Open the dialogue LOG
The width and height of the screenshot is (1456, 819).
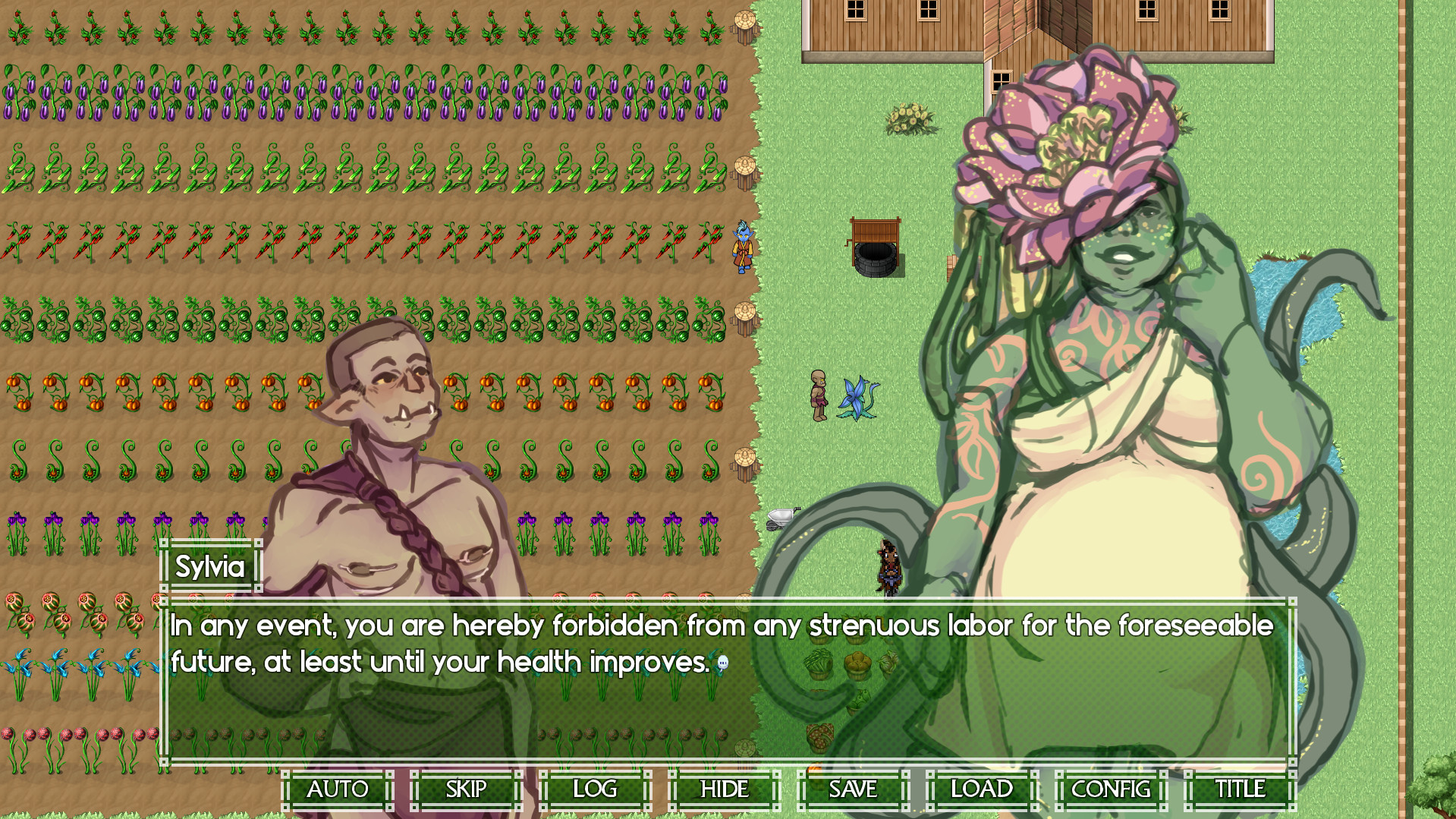(595, 789)
